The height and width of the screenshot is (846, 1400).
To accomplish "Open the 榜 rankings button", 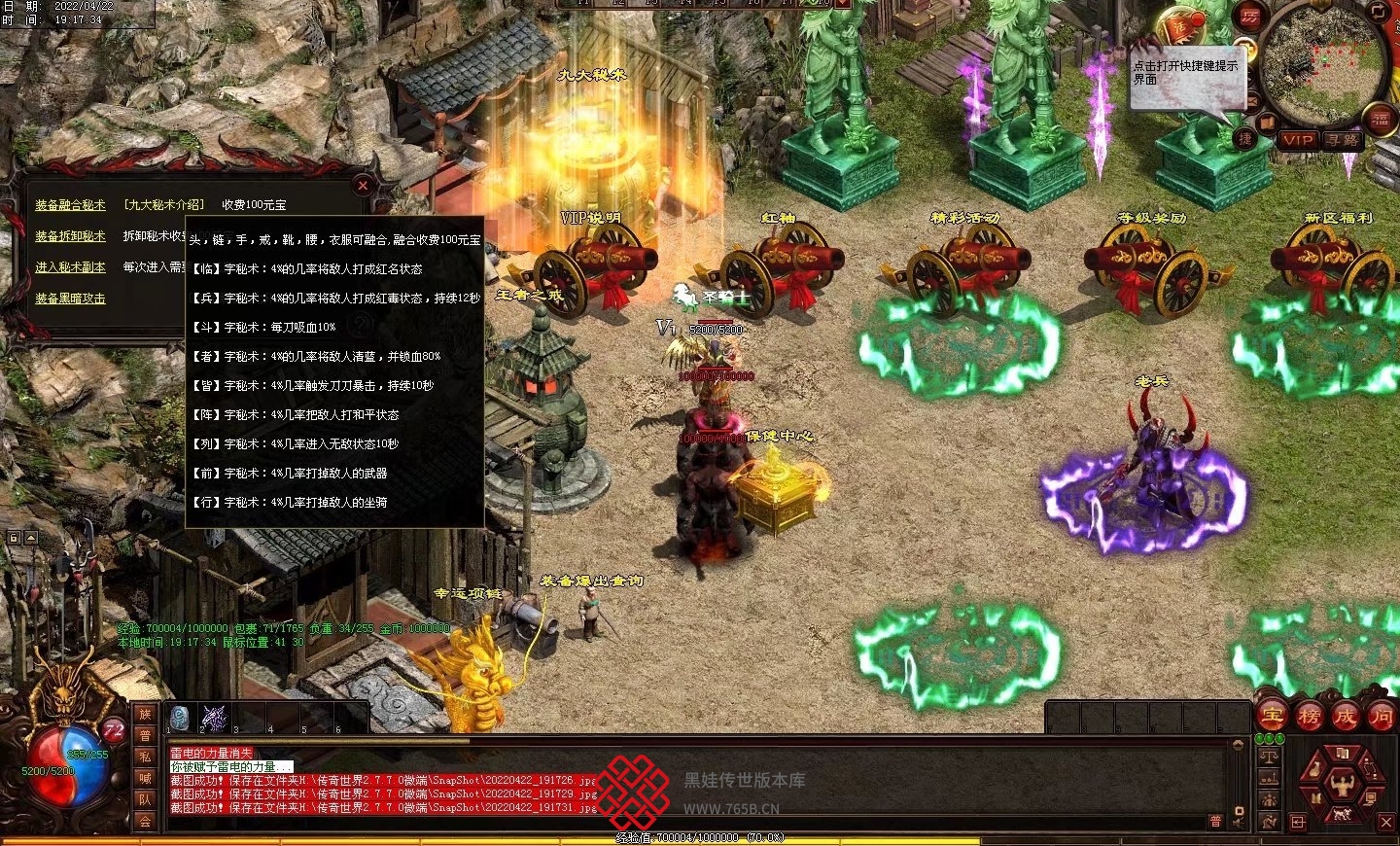I will (1309, 717).
